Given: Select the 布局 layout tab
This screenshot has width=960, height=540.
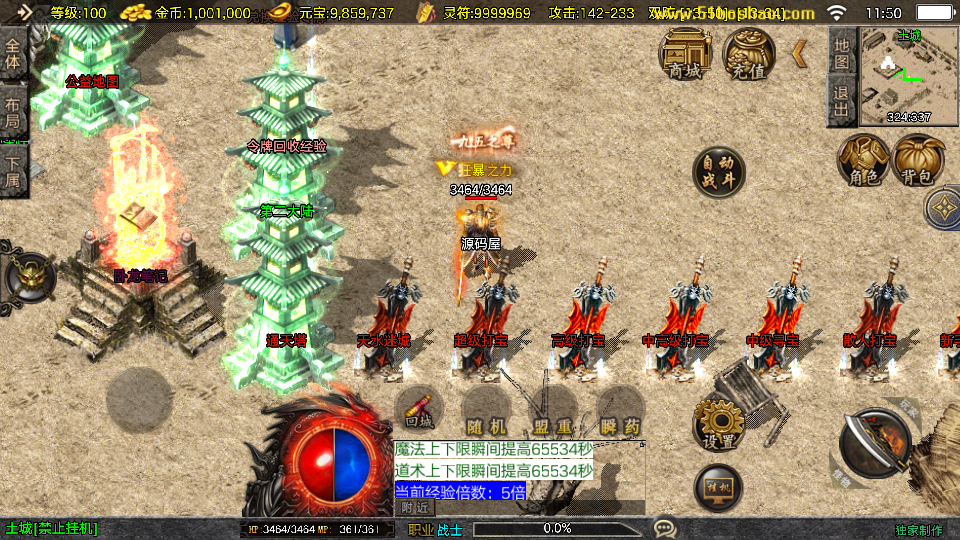Looking at the screenshot, I should pos(13,110).
